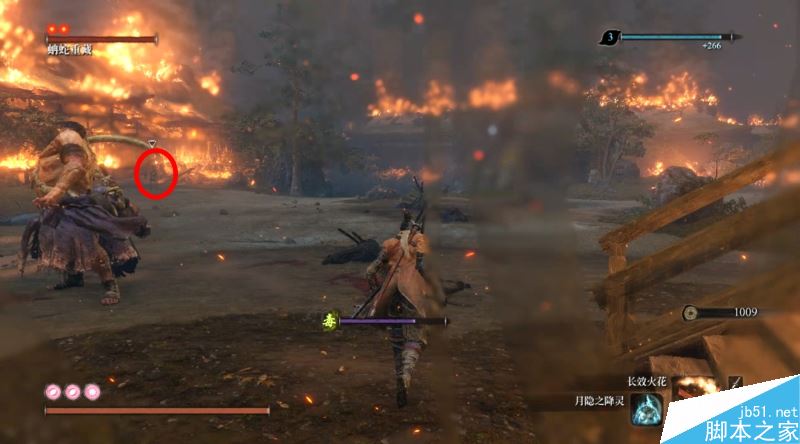The width and height of the screenshot is (800, 444).
Task: Click the spirit emblem counter icon
Action: coord(608,38)
